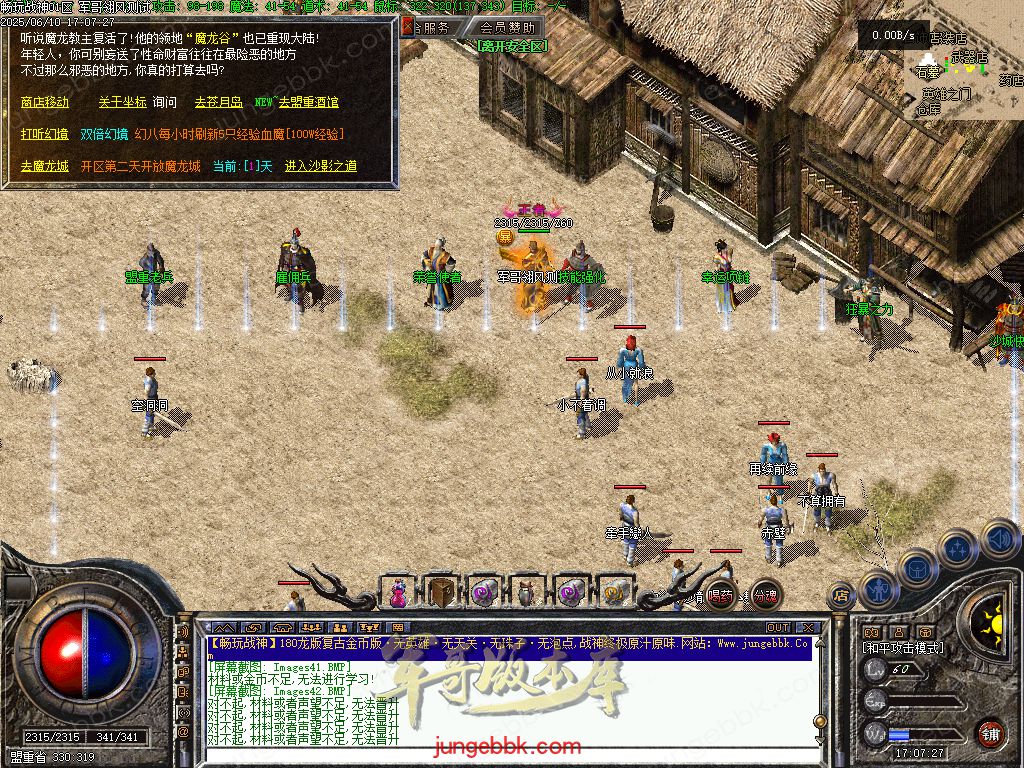Open the 关于坐标 coordinates link

click(x=122, y=102)
